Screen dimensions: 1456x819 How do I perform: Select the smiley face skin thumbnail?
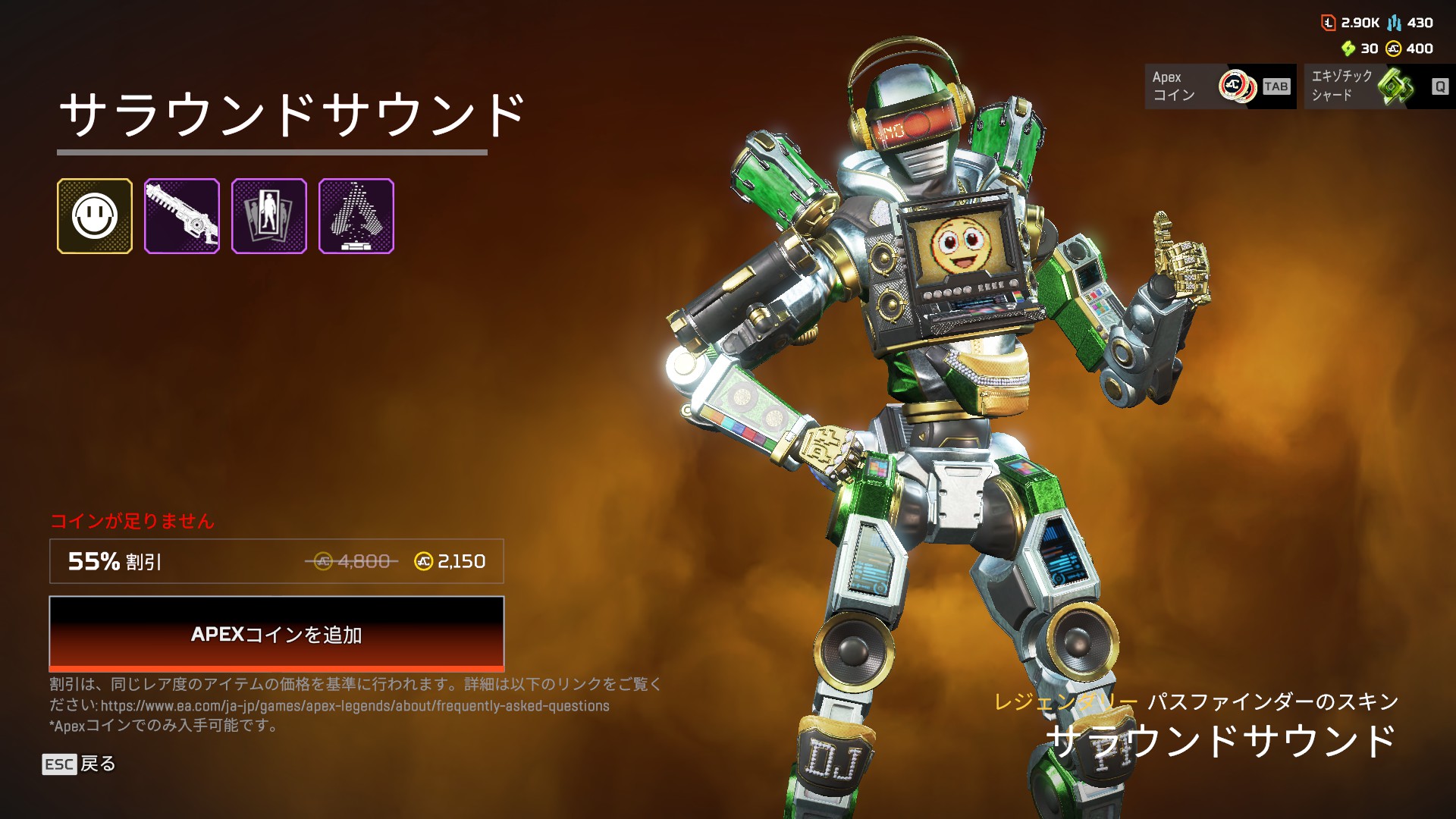pos(95,216)
